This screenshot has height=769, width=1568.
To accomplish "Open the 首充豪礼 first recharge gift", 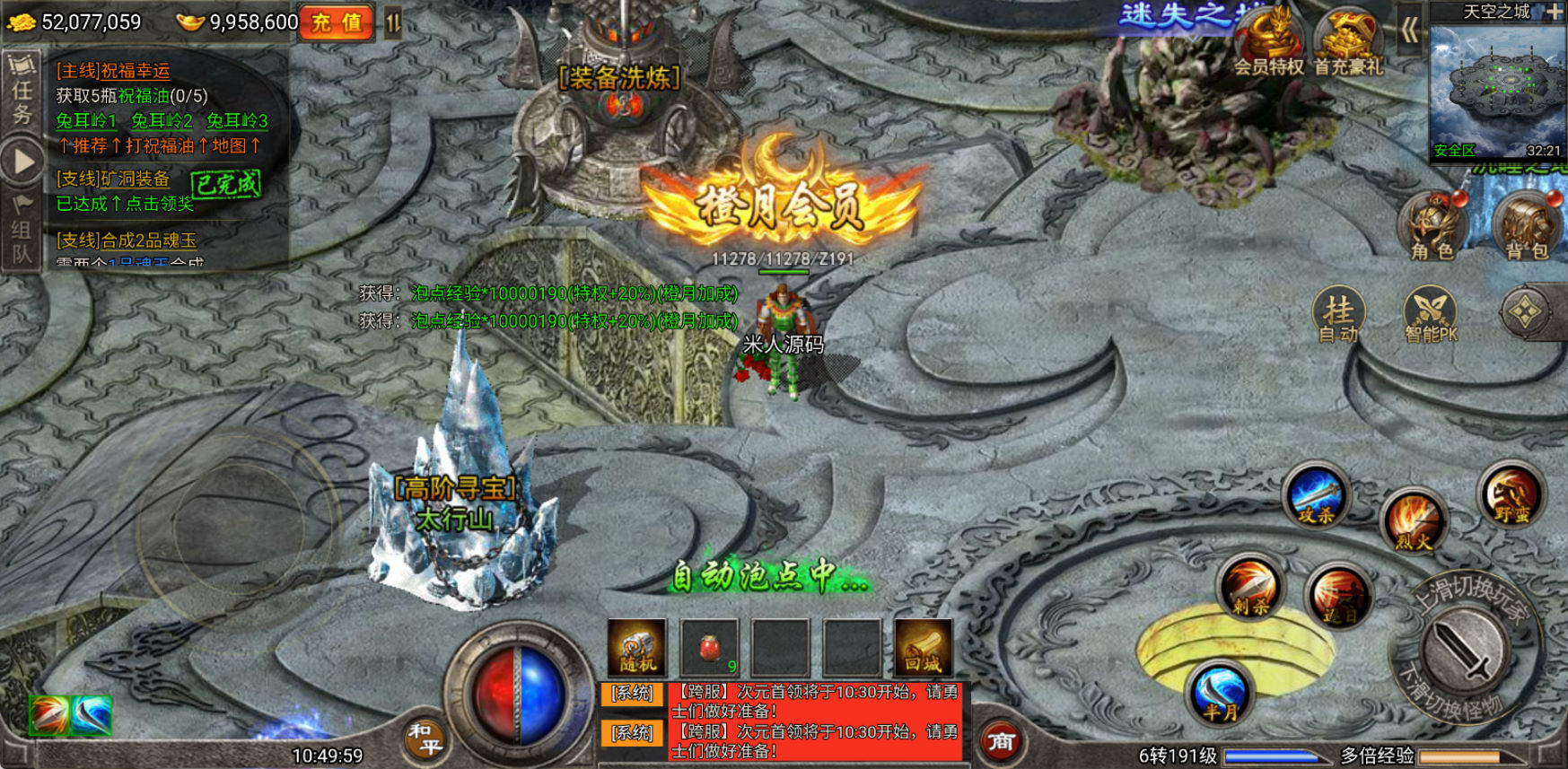I will (1348, 43).
